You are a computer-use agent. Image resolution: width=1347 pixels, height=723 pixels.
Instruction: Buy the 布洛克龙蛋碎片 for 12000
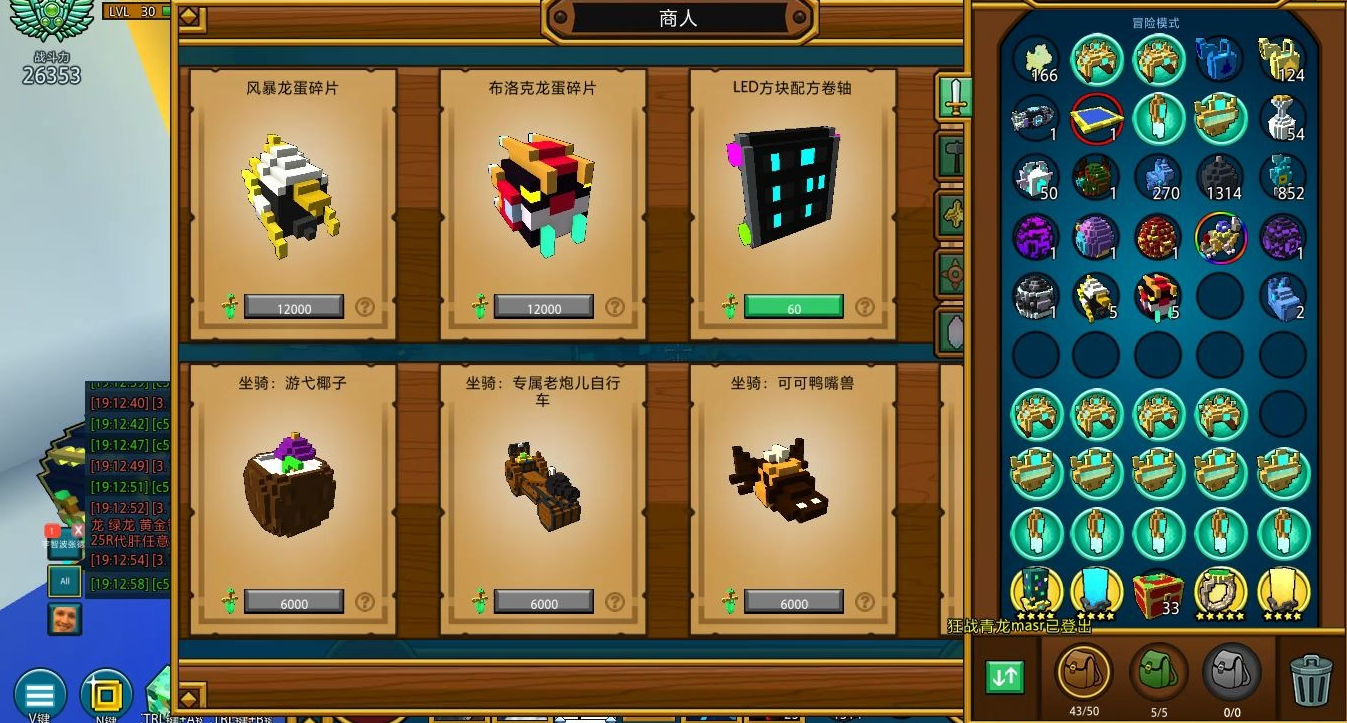tap(544, 307)
